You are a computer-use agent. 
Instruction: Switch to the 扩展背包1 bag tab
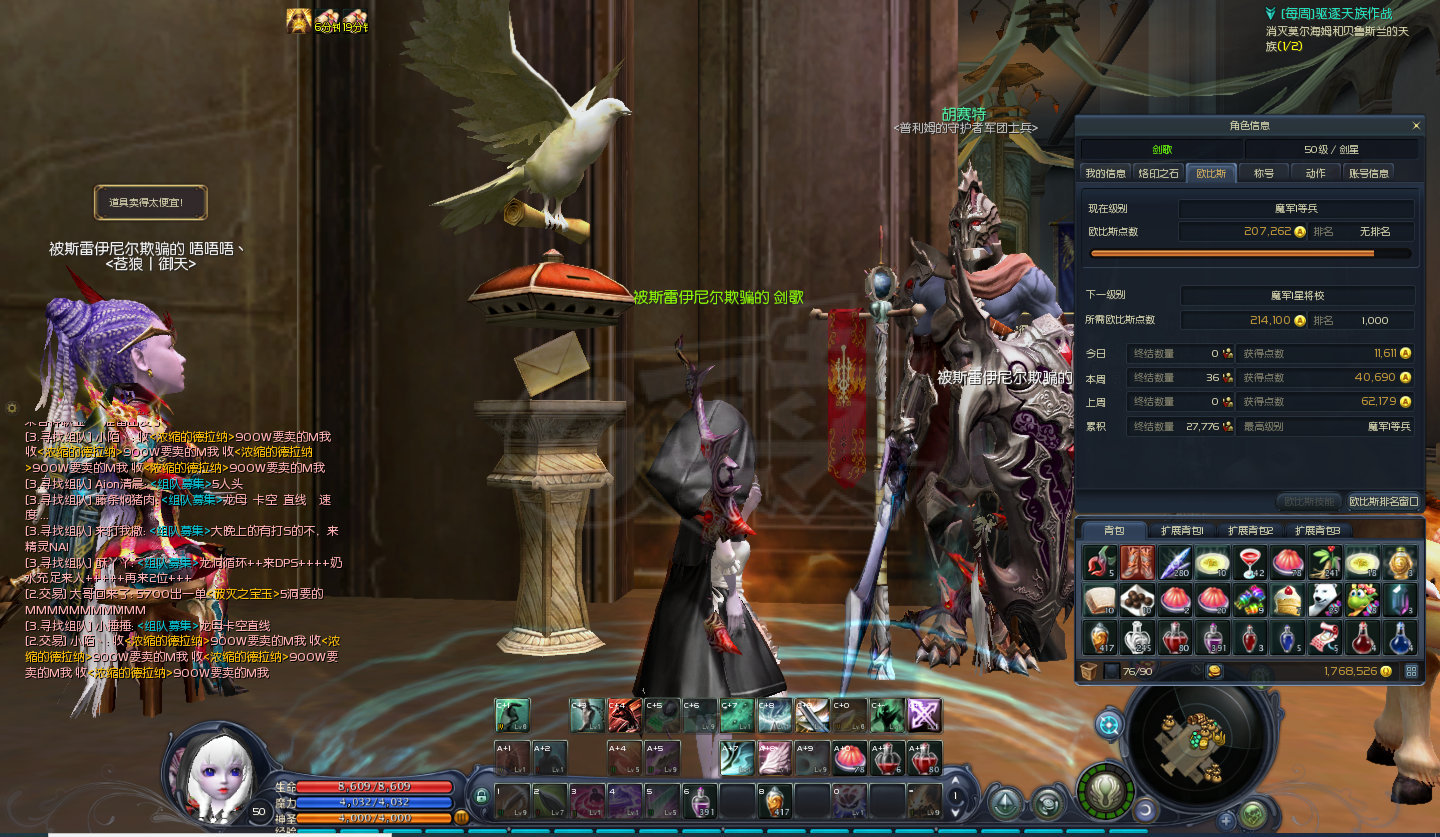1182,531
